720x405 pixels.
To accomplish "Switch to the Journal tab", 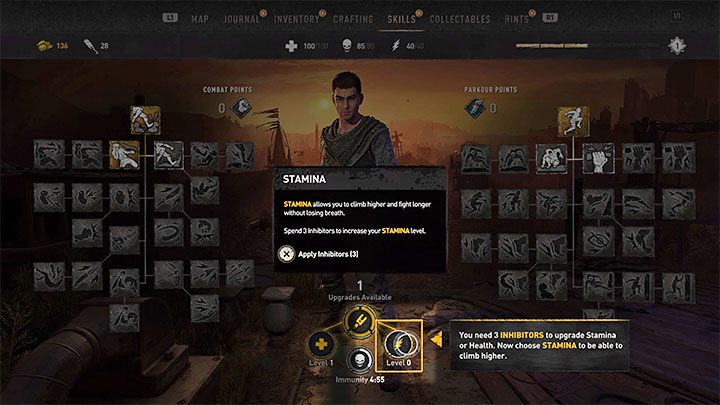I will click(x=243, y=18).
